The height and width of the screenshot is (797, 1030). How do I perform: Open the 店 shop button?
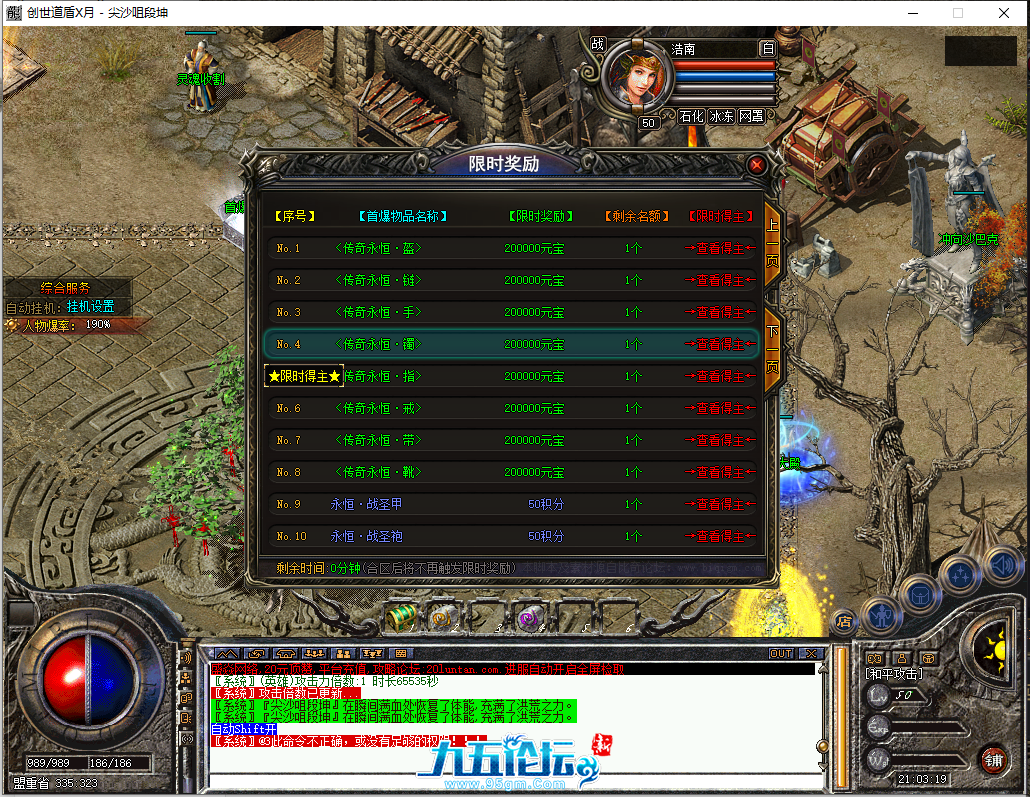(x=845, y=620)
